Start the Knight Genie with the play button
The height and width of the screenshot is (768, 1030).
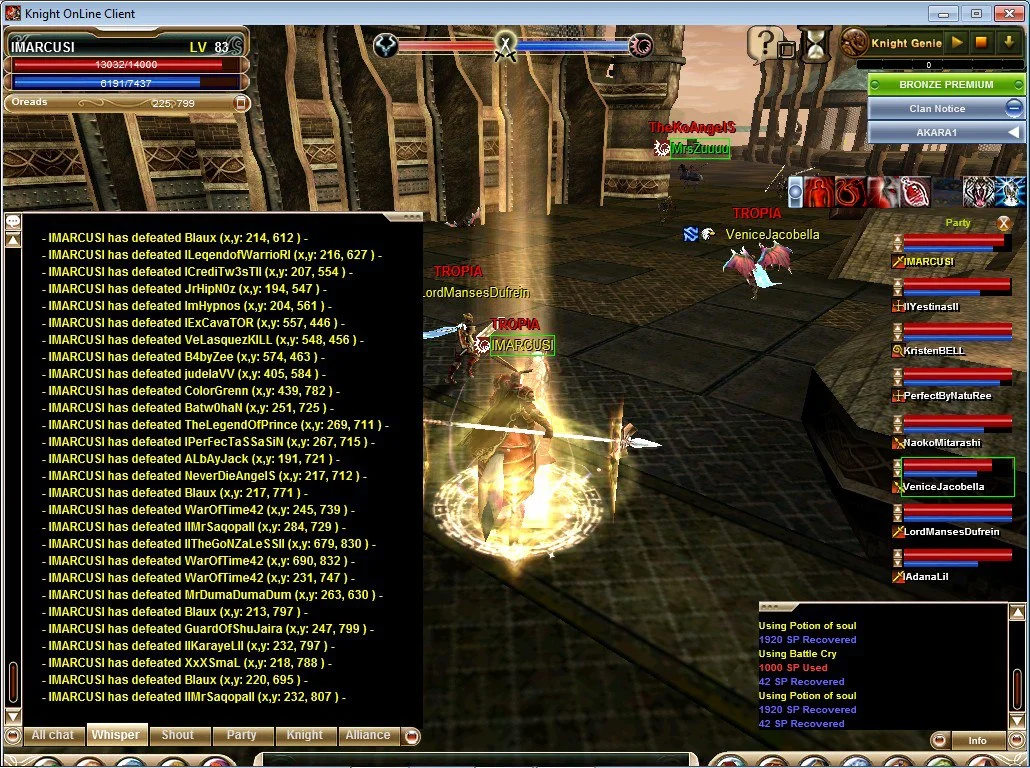[x=957, y=43]
